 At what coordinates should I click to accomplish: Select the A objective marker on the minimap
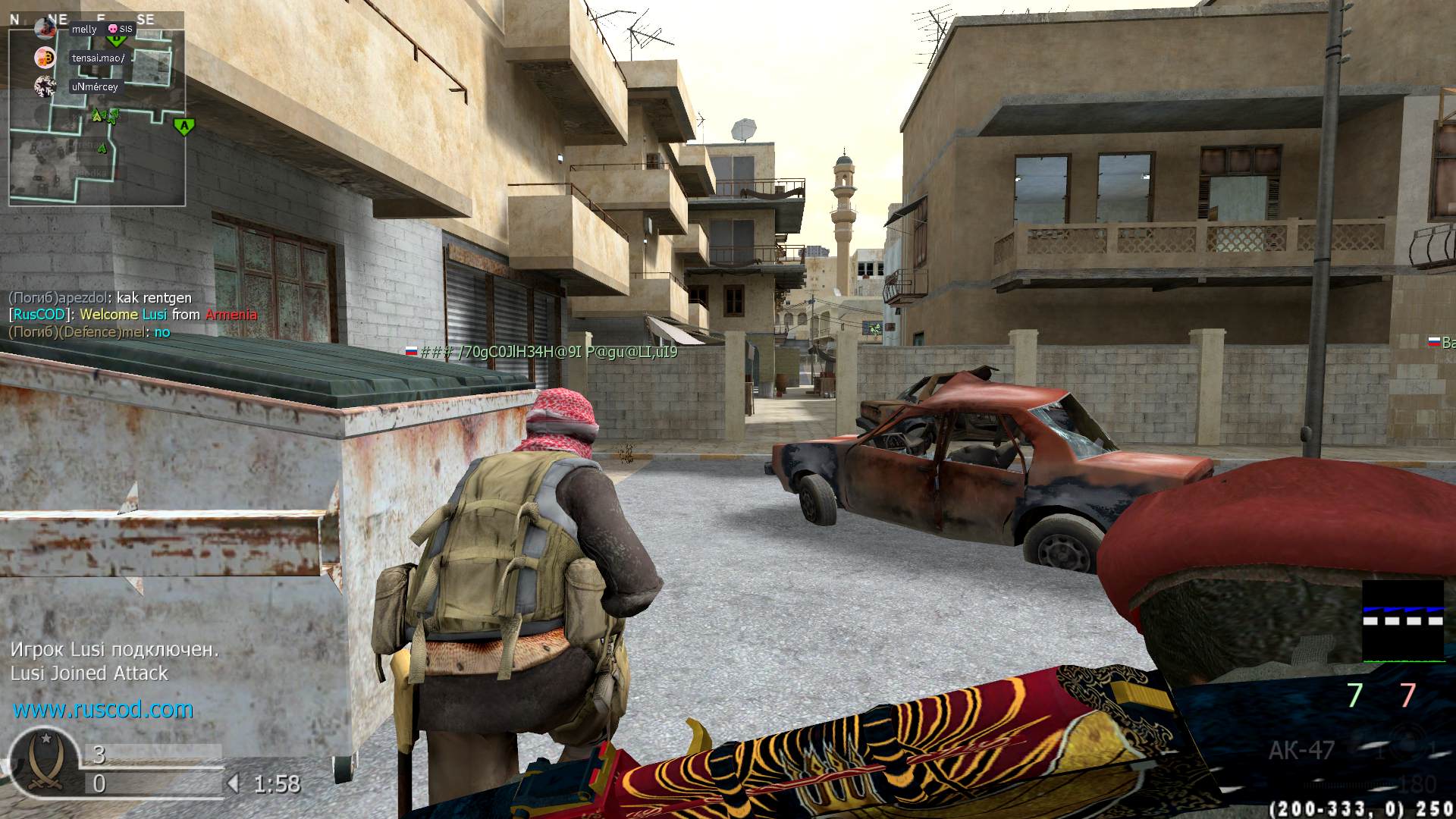(x=183, y=126)
